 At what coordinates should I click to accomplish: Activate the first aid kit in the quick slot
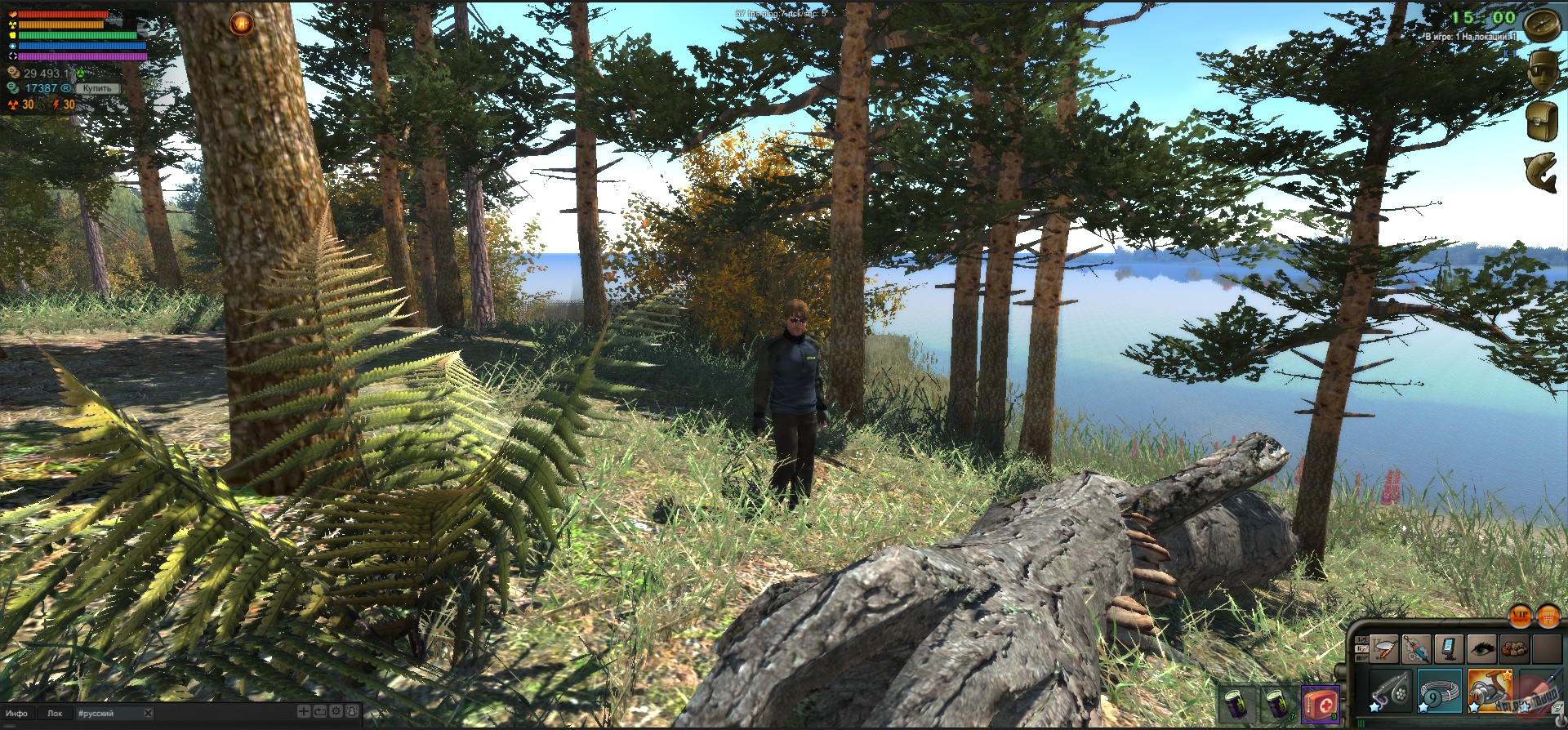[x=1320, y=703]
